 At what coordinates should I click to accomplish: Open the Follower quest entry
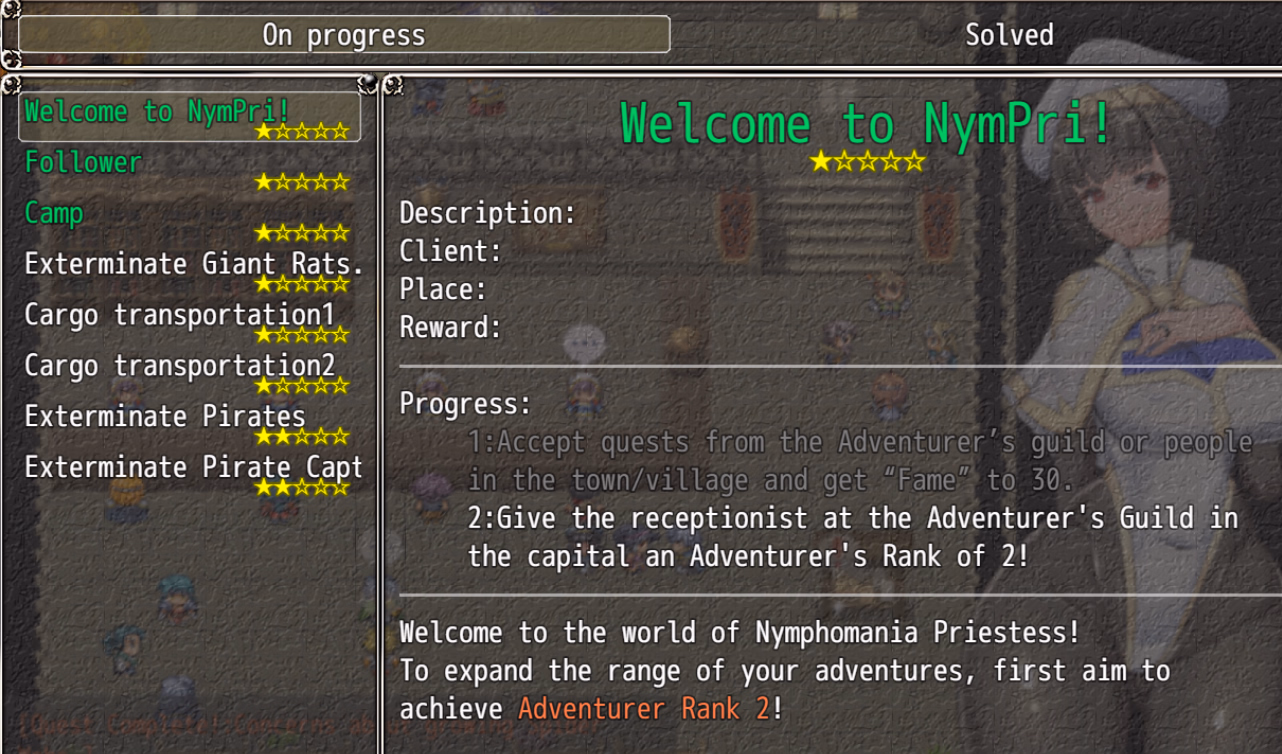189,167
